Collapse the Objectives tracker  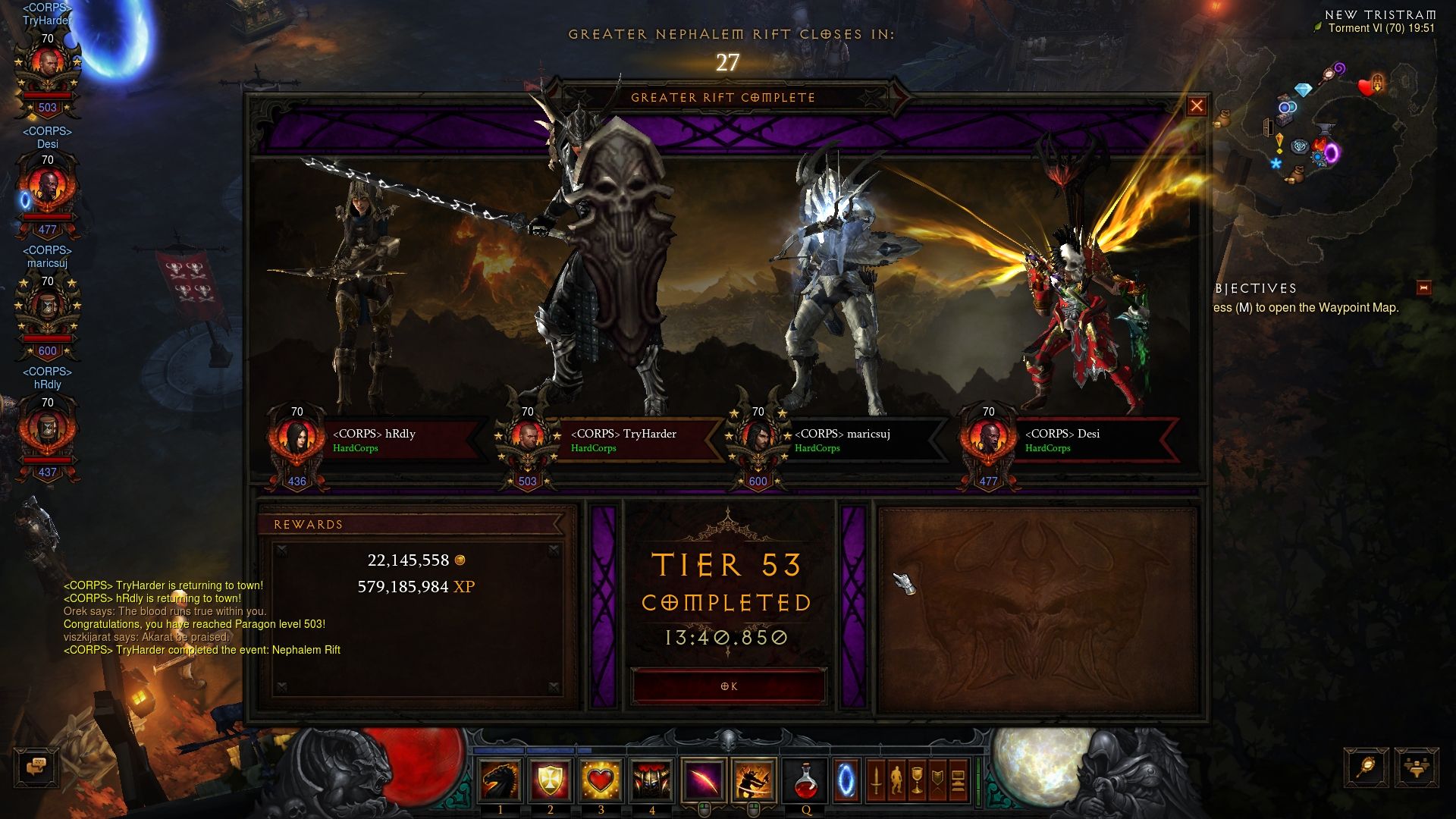point(1423,288)
